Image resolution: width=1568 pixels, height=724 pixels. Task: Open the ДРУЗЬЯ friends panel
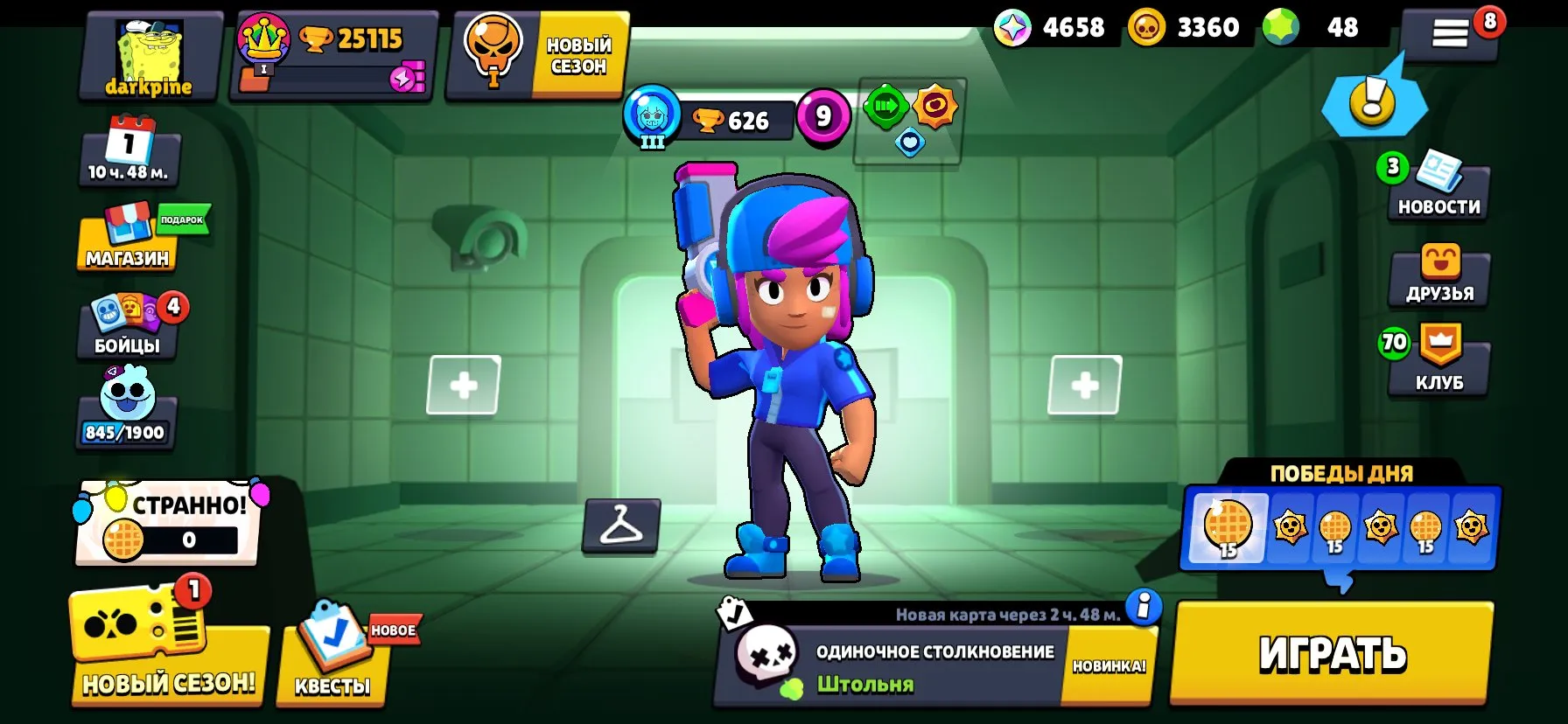pos(1438,275)
